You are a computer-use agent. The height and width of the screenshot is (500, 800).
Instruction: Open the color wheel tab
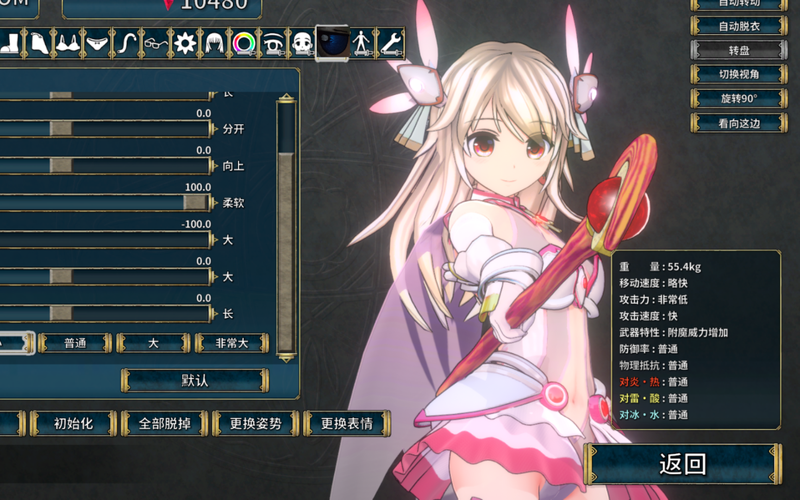pos(243,42)
